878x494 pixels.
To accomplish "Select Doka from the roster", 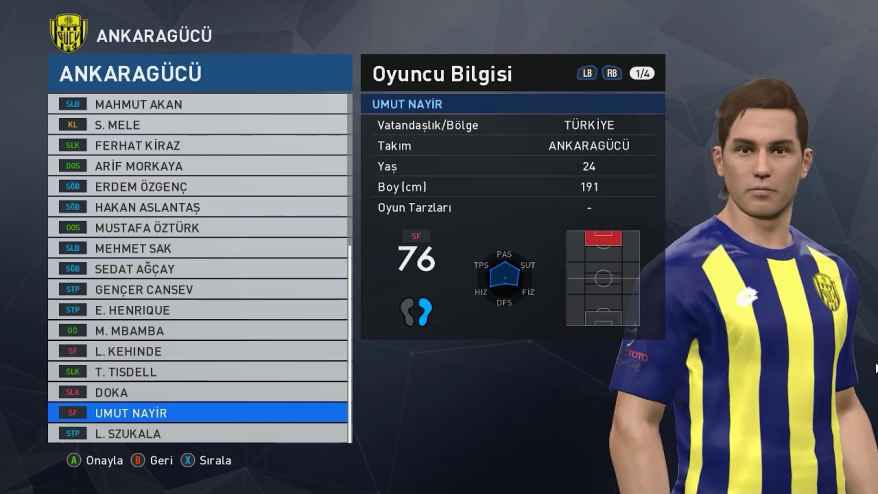I will point(198,392).
